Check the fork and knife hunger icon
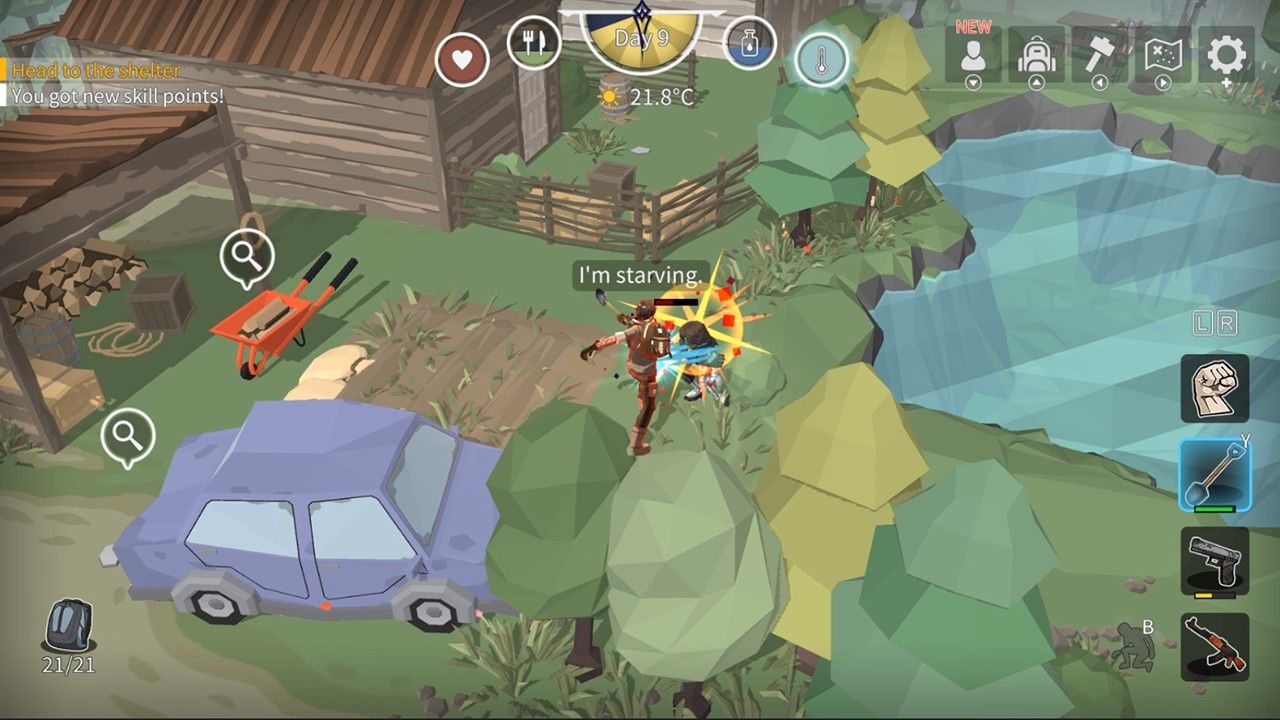 [x=534, y=42]
